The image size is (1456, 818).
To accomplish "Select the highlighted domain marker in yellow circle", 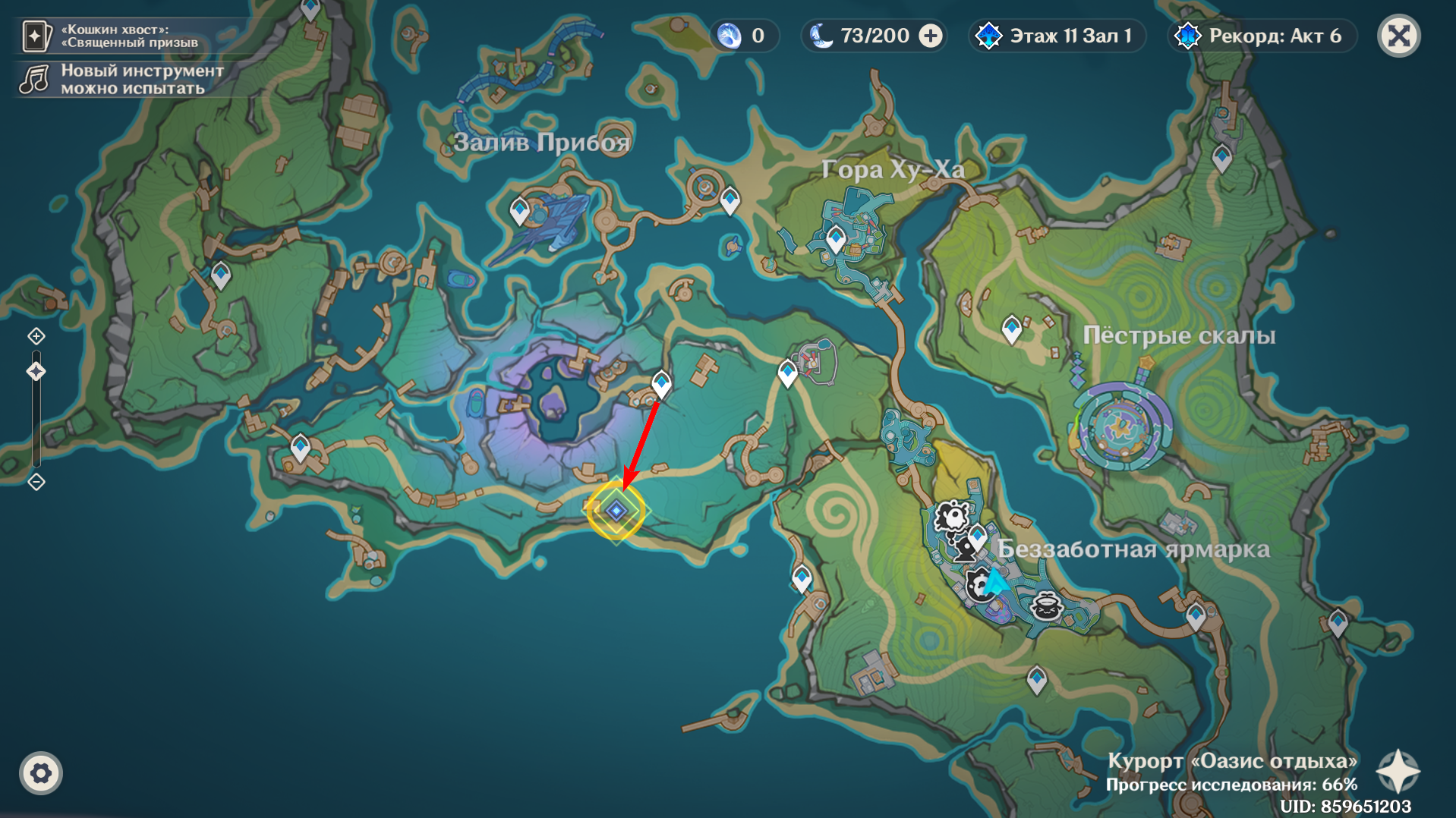I will point(616,511).
